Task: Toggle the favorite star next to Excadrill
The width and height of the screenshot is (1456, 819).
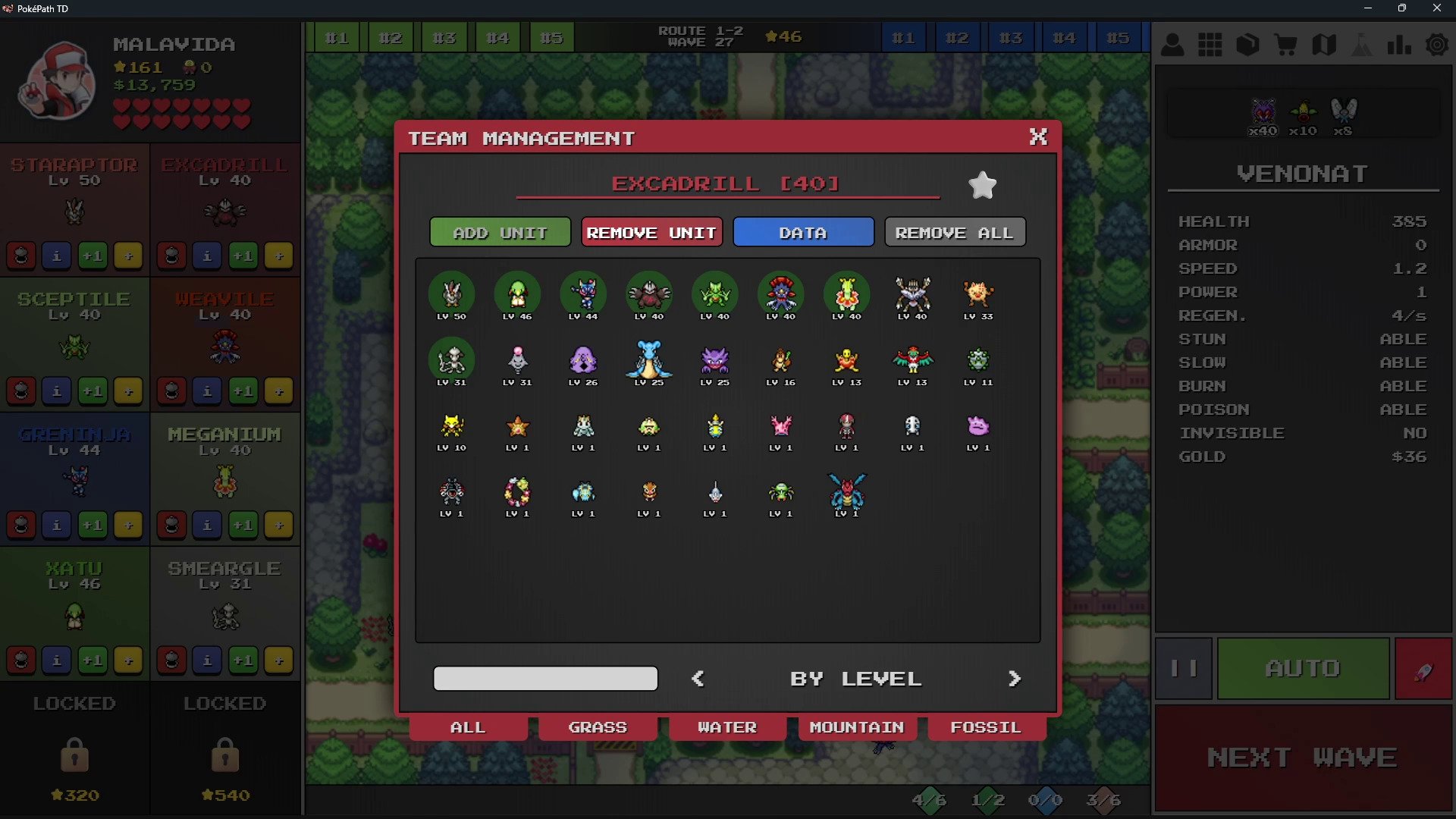Action: click(x=982, y=185)
